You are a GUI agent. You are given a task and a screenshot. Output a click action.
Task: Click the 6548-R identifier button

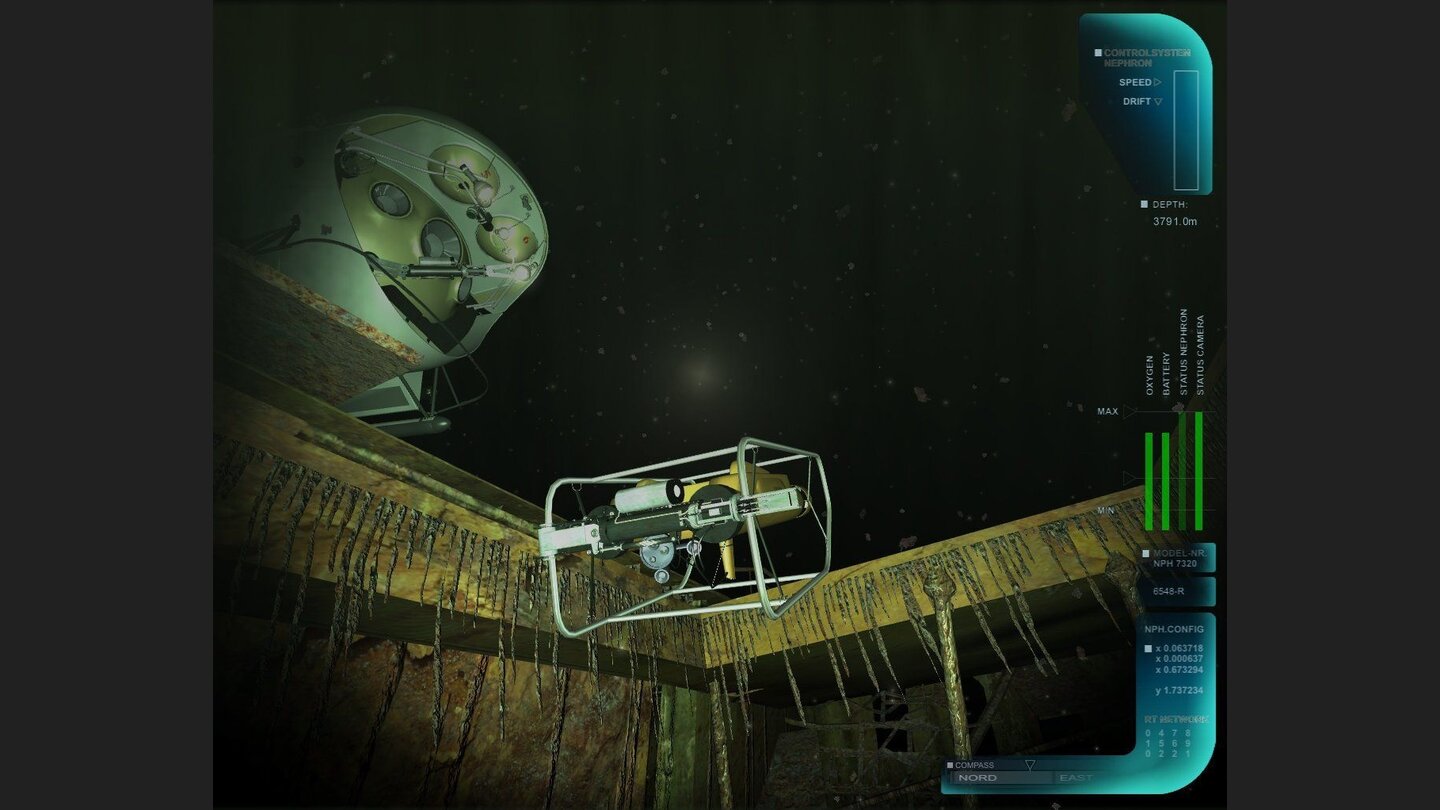(1175, 591)
